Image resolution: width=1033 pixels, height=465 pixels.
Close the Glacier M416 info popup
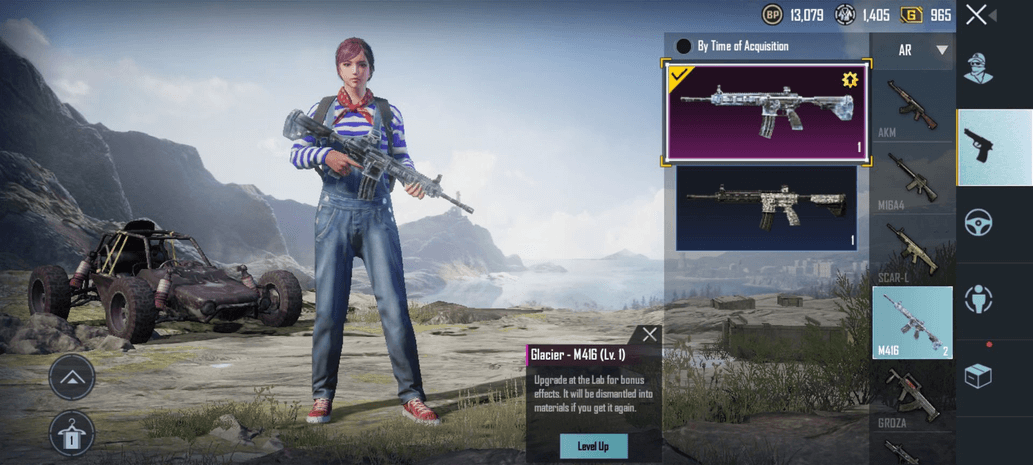tap(650, 335)
